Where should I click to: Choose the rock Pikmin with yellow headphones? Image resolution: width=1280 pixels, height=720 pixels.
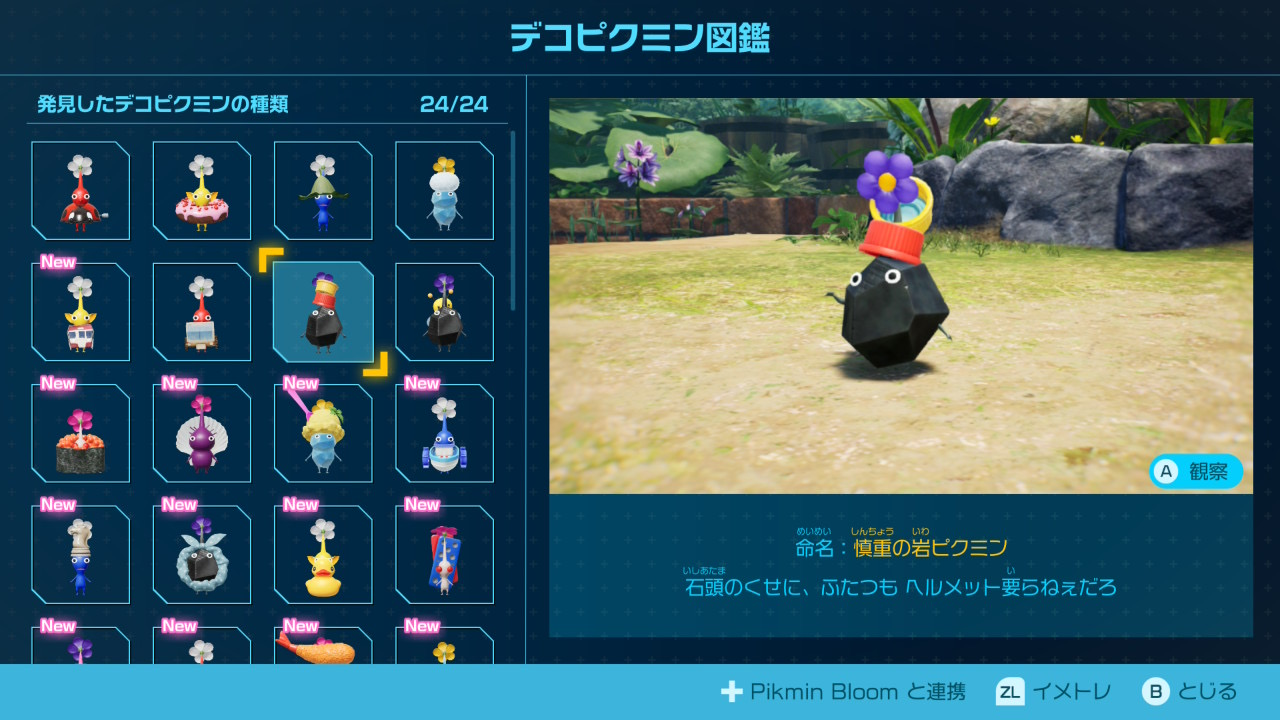pyautogui.click(x=444, y=312)
